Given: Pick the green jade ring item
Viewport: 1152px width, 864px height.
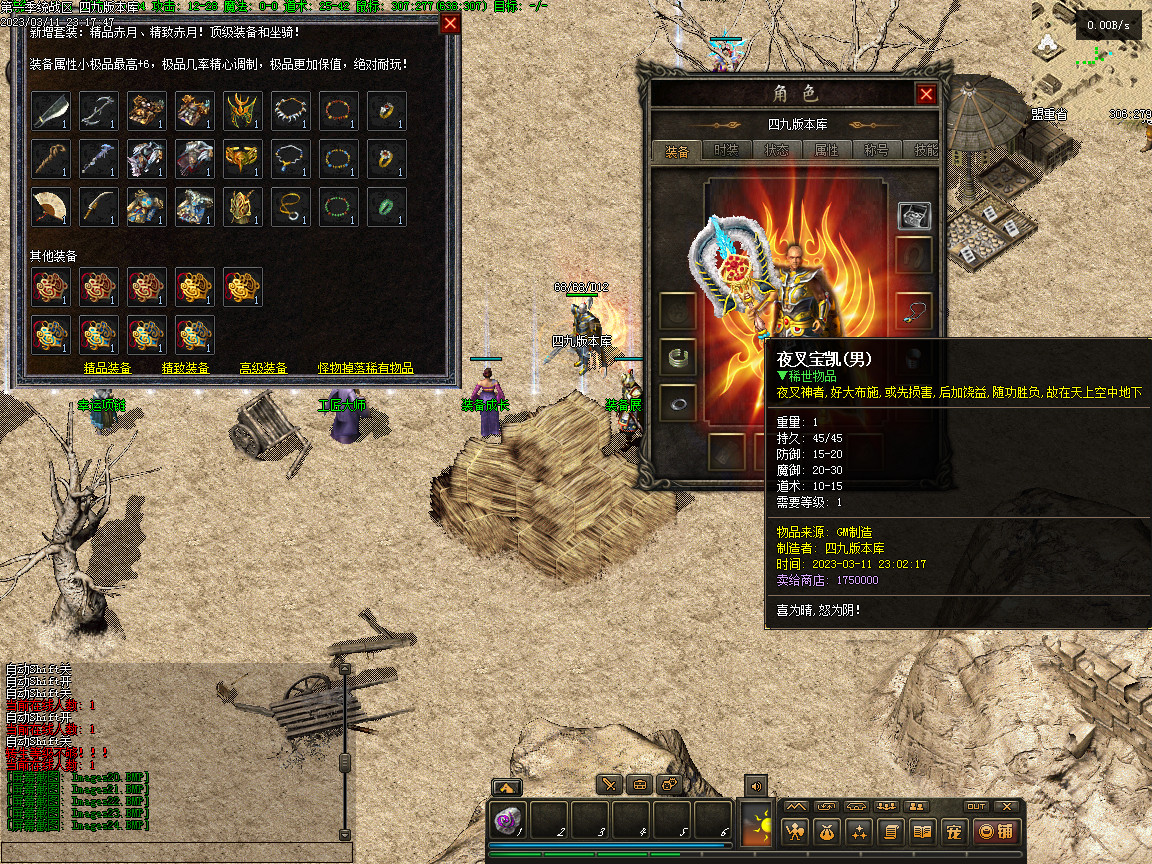Looking at the screenshot, I should coord(386,206).
